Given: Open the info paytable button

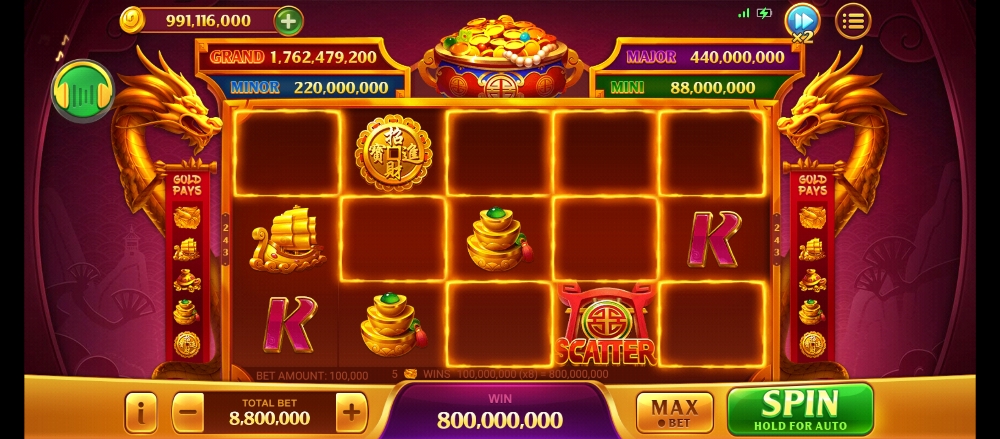Looking at the screenshot, I should click(x=141, y=411).
